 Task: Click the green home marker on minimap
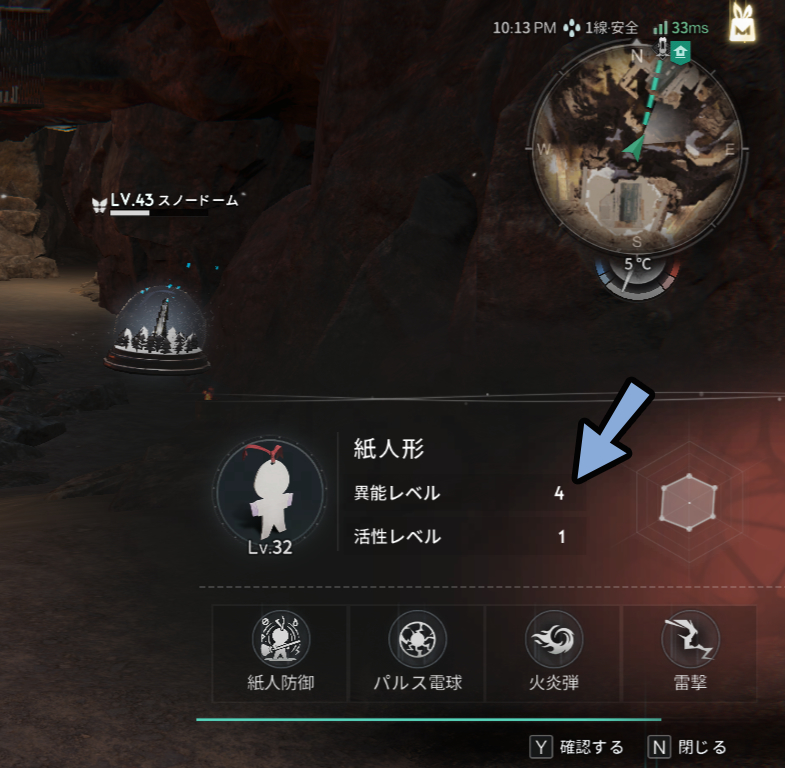tap(681, 52)
